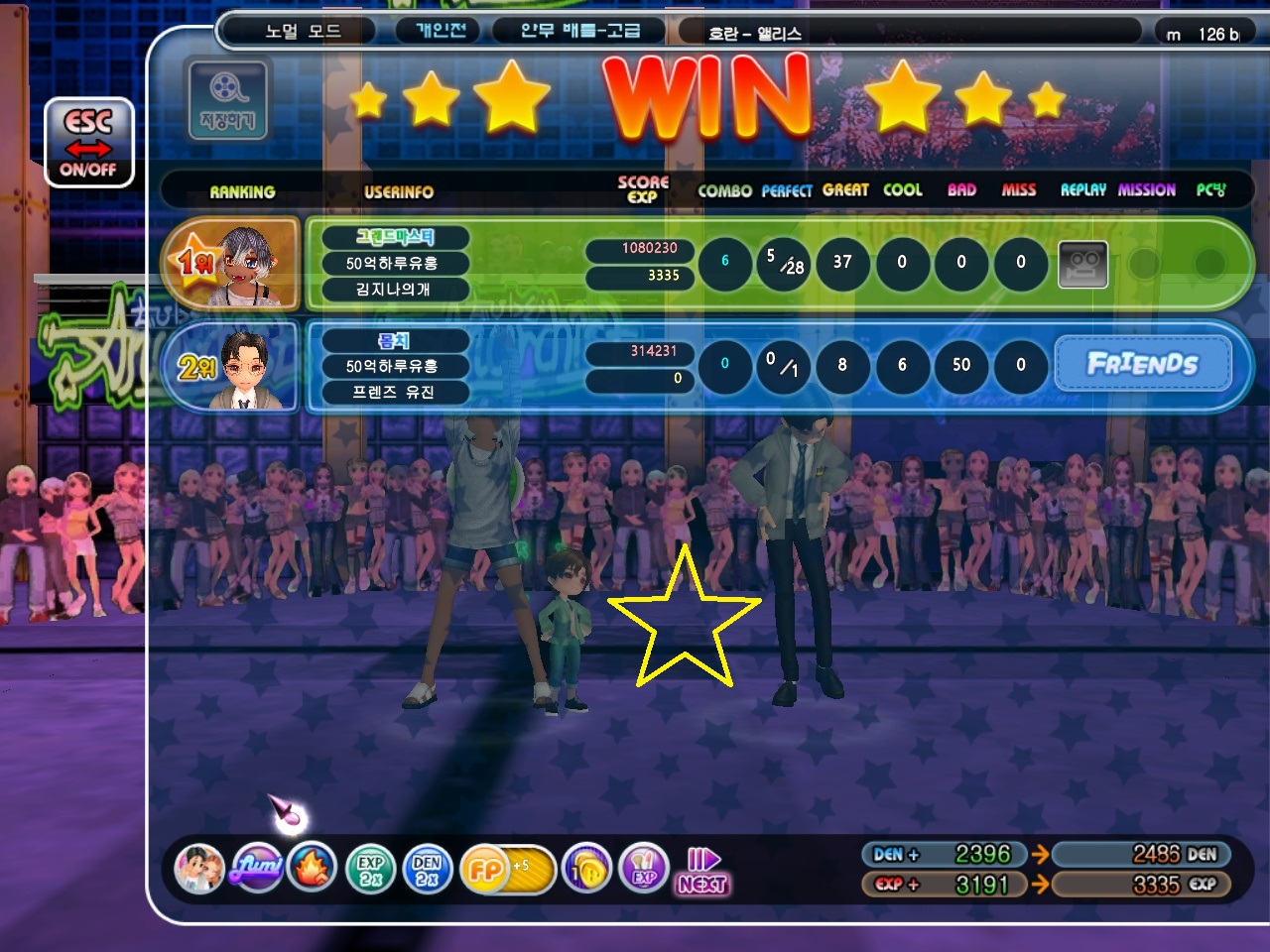Image resolution: width=1270 pixels, height=952 pixels.
Task: Click the purple cosmetics EXP icon
Action: pyautogui.click(x=644, y=870)
